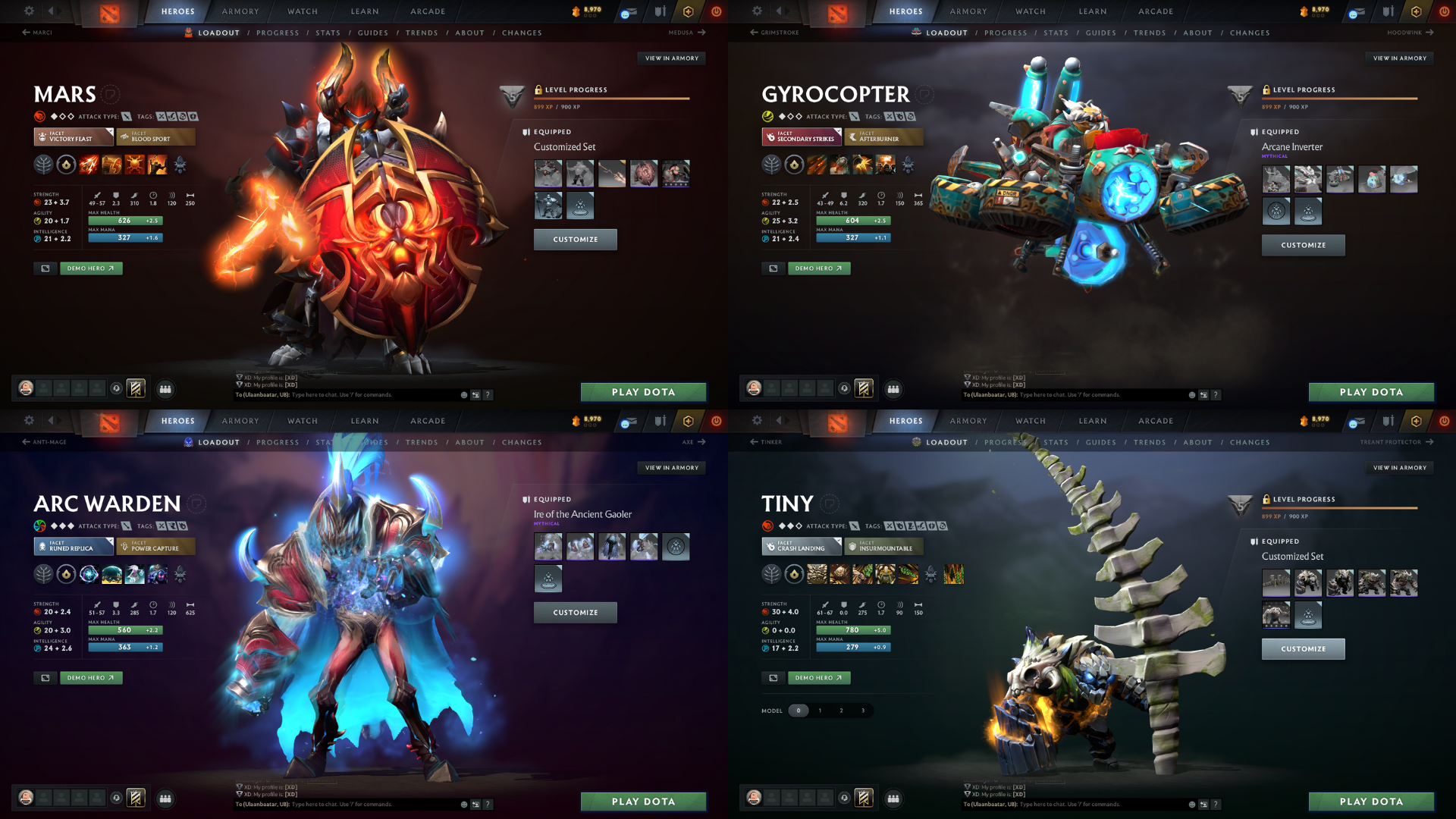Image resolution: width=1456 pixels, height=819 pixels.
Task: Open ARCADE from the top navigation
Action: click(x=427, y=11)
